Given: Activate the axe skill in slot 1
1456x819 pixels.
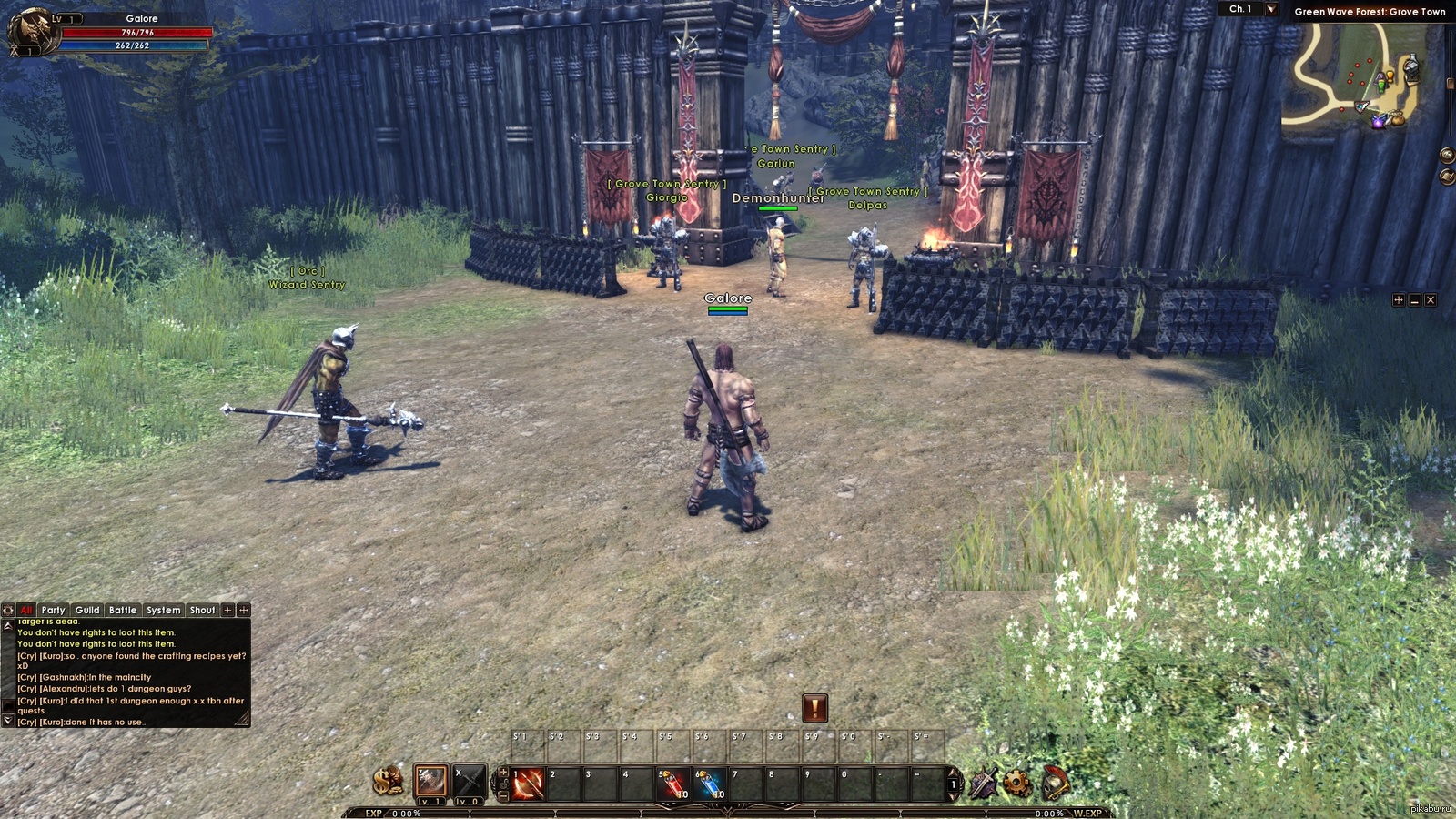Looking at the screenshot, I should 528,784.
